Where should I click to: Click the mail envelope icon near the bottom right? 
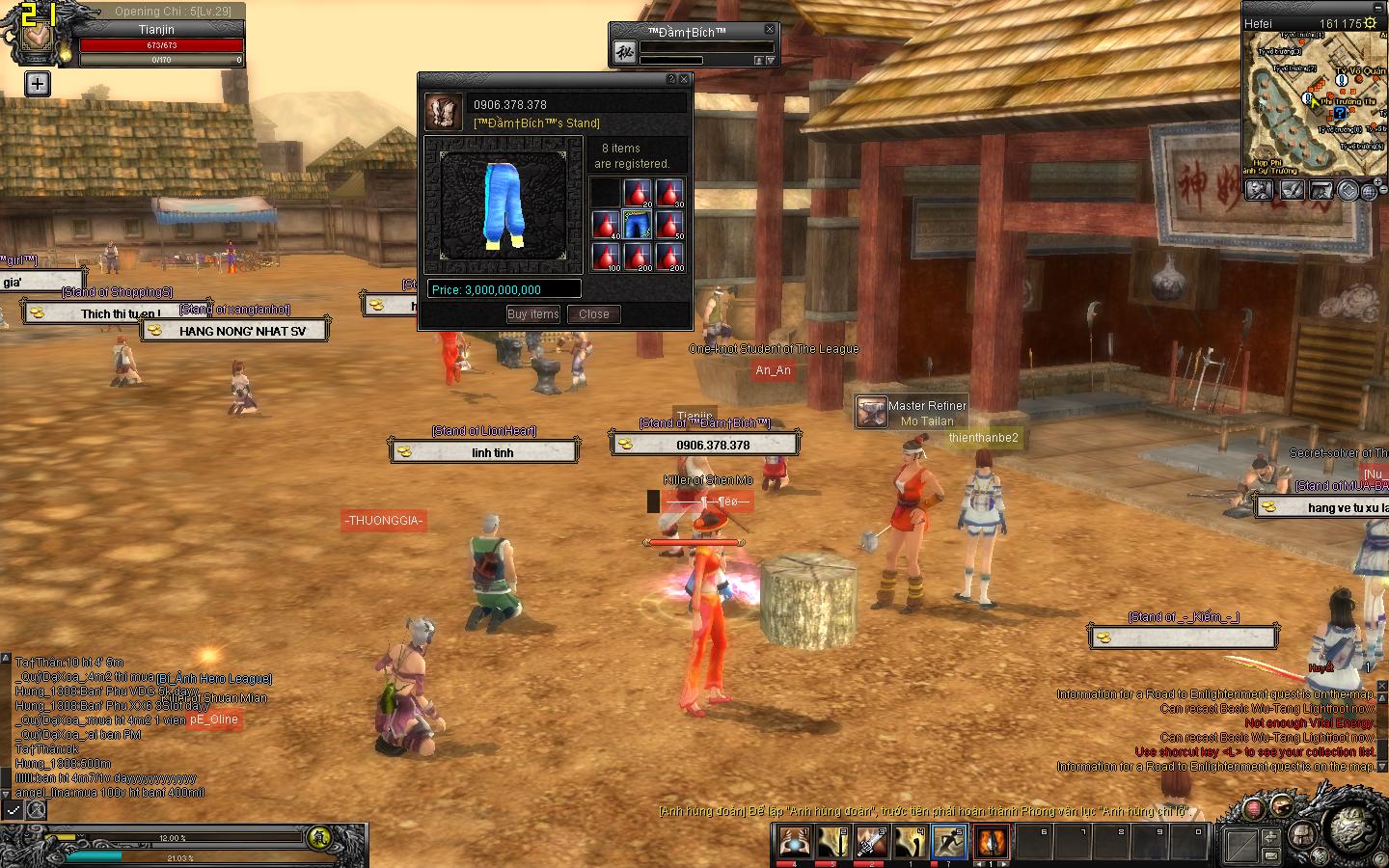[x=1270, y=855]
